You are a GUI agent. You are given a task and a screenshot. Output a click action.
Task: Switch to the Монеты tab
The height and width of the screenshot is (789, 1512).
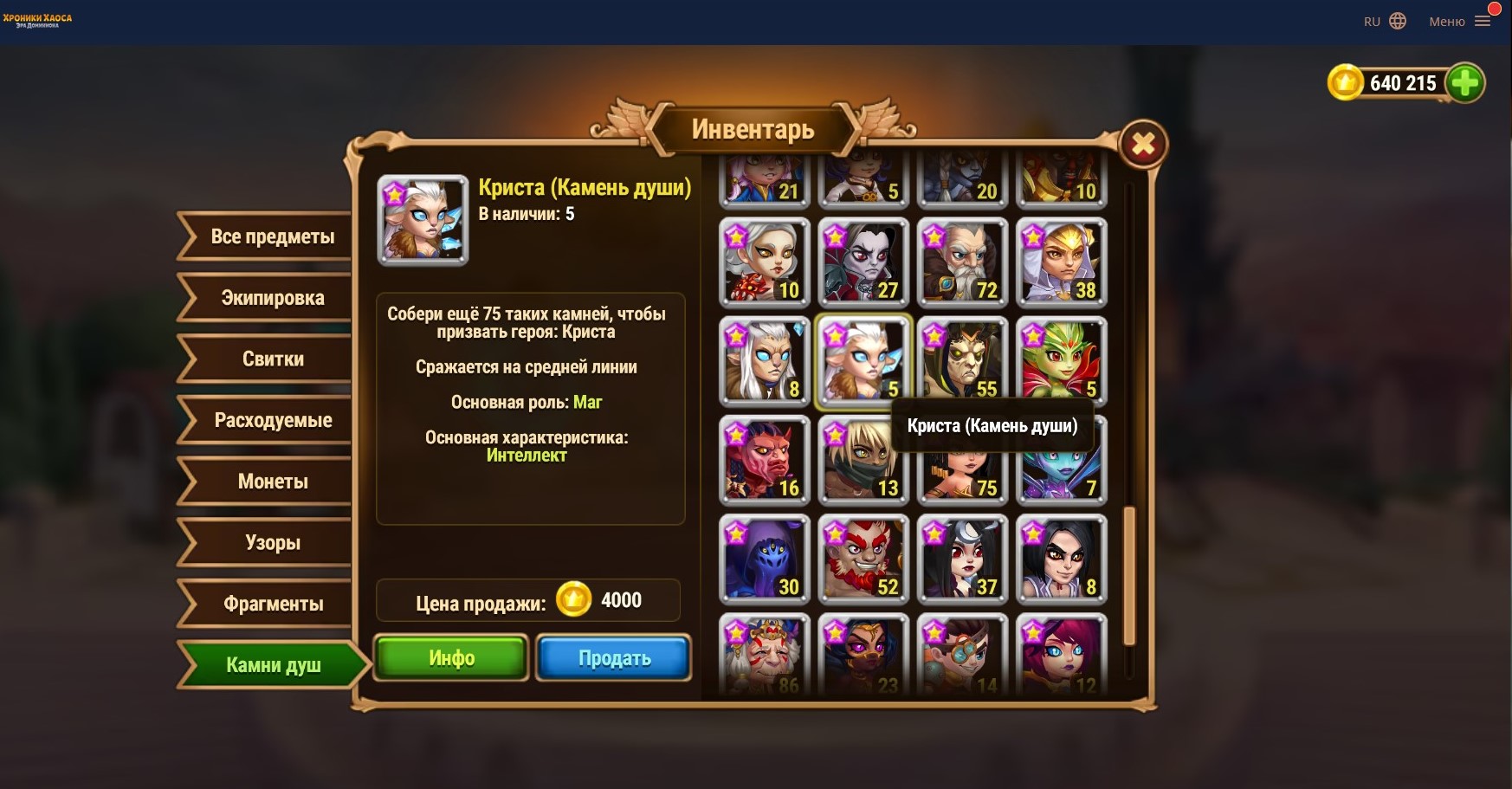[x=272, y=482]
